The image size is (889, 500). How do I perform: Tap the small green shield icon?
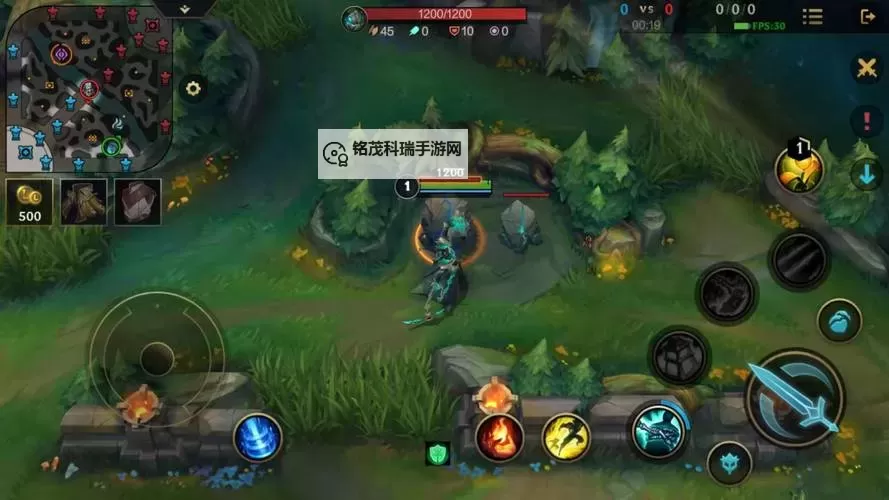[437, 453]
